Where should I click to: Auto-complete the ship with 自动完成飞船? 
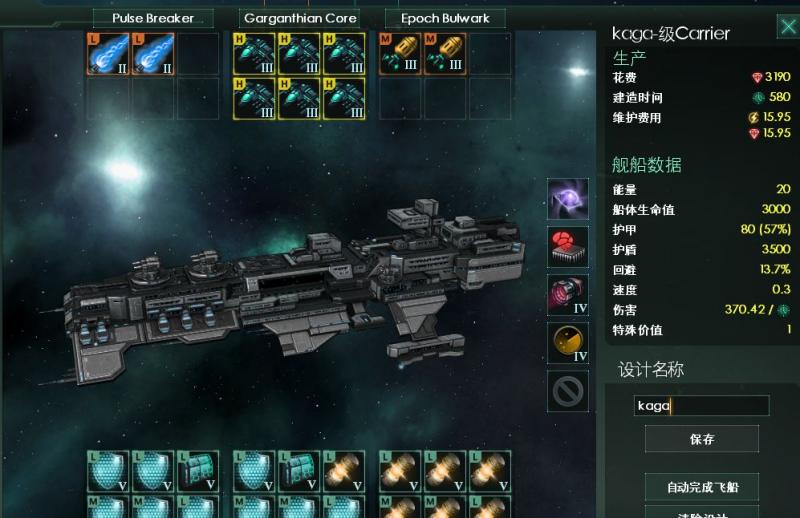click(x=702, y=488)
